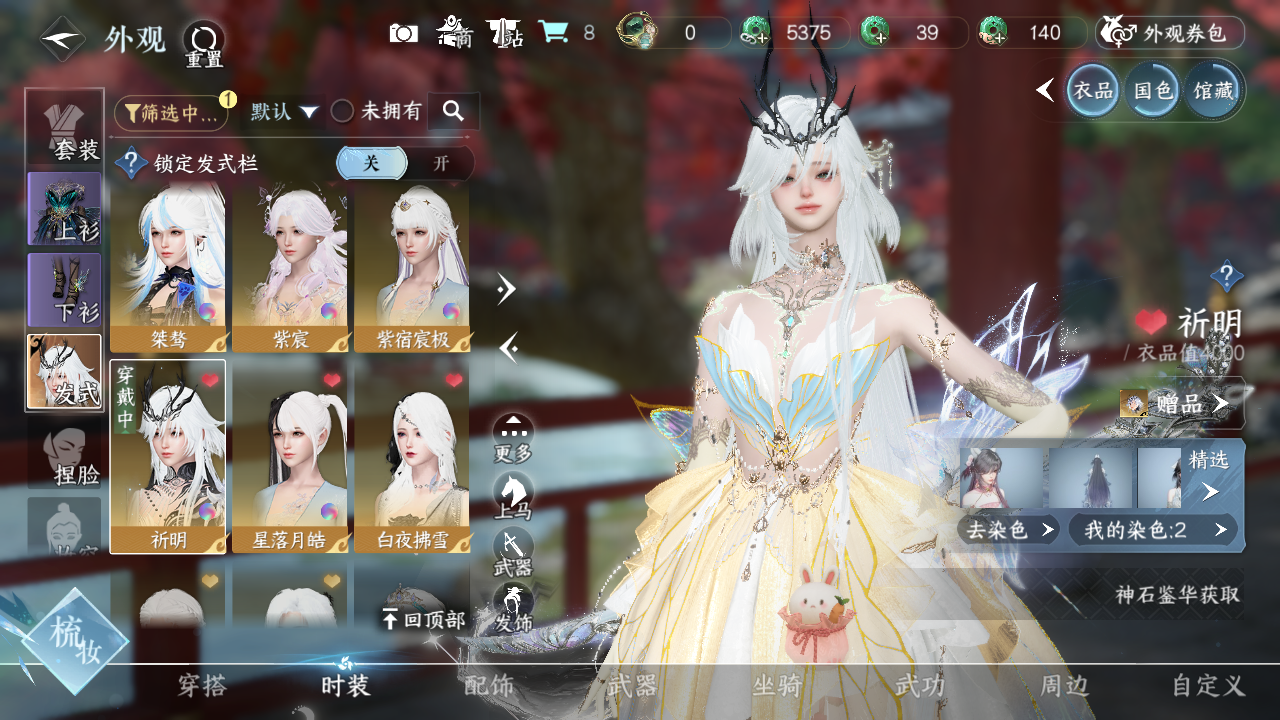Go back using the top-left arrow
Screen dimensions: 1280x720
(62, 39)
